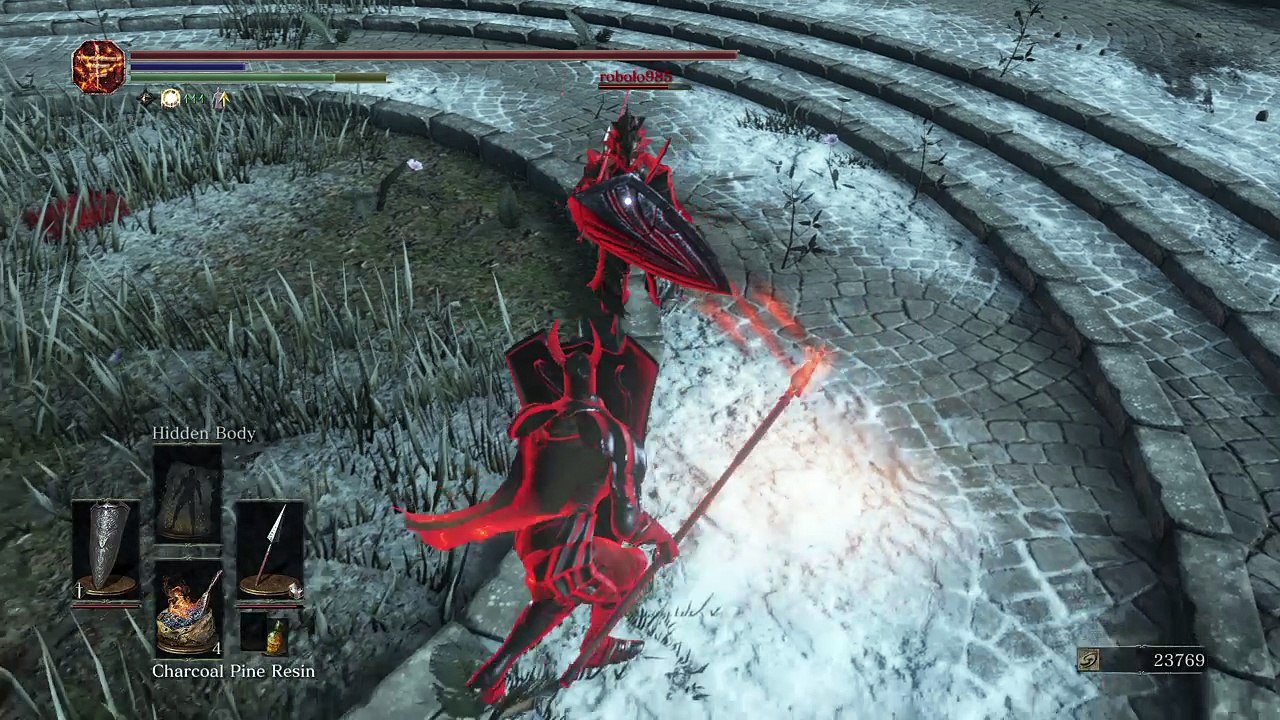
Task: Click the small Estus Flask slot
Action: (271, 634)
